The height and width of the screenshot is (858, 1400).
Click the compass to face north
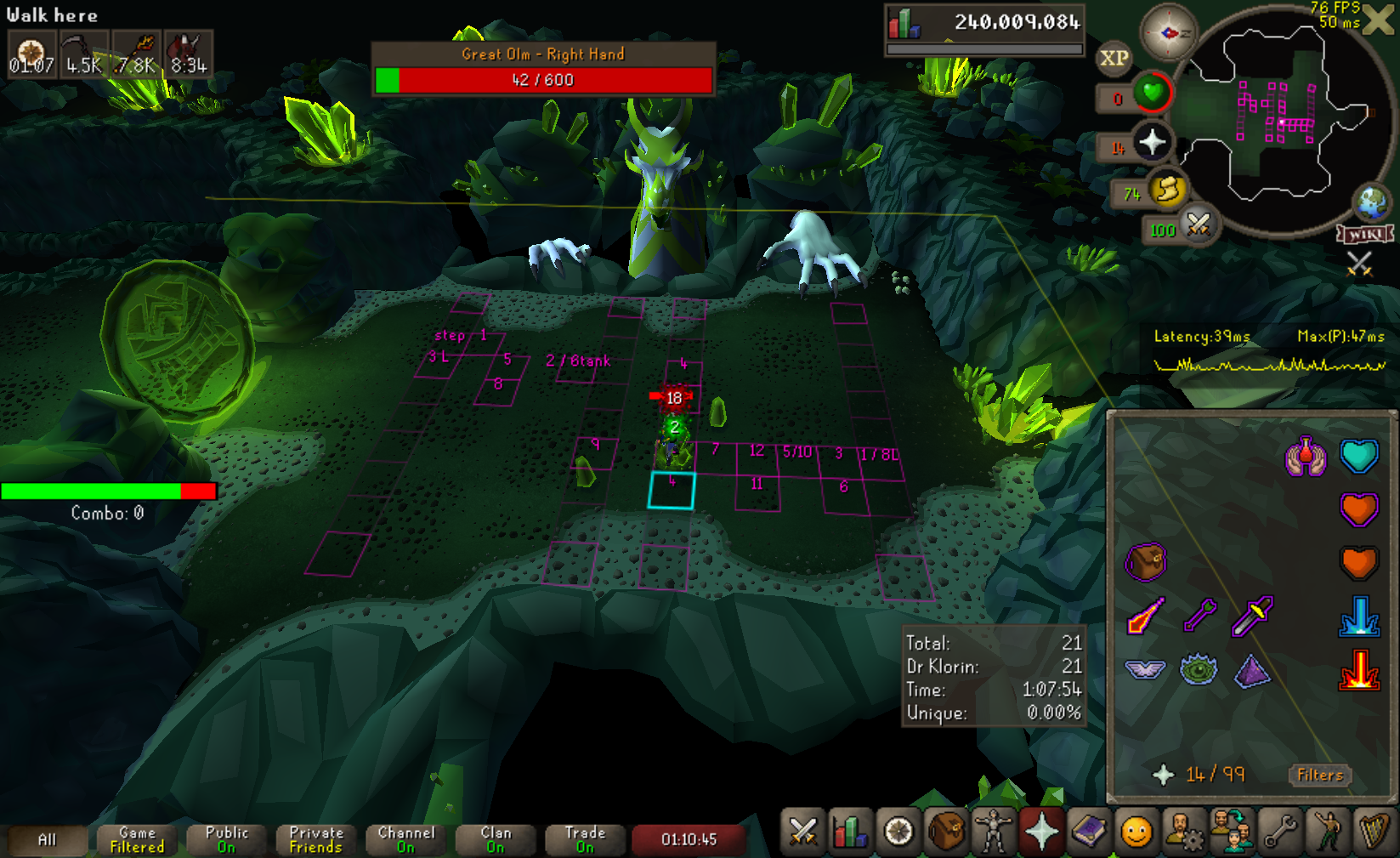coord(1168,32)
